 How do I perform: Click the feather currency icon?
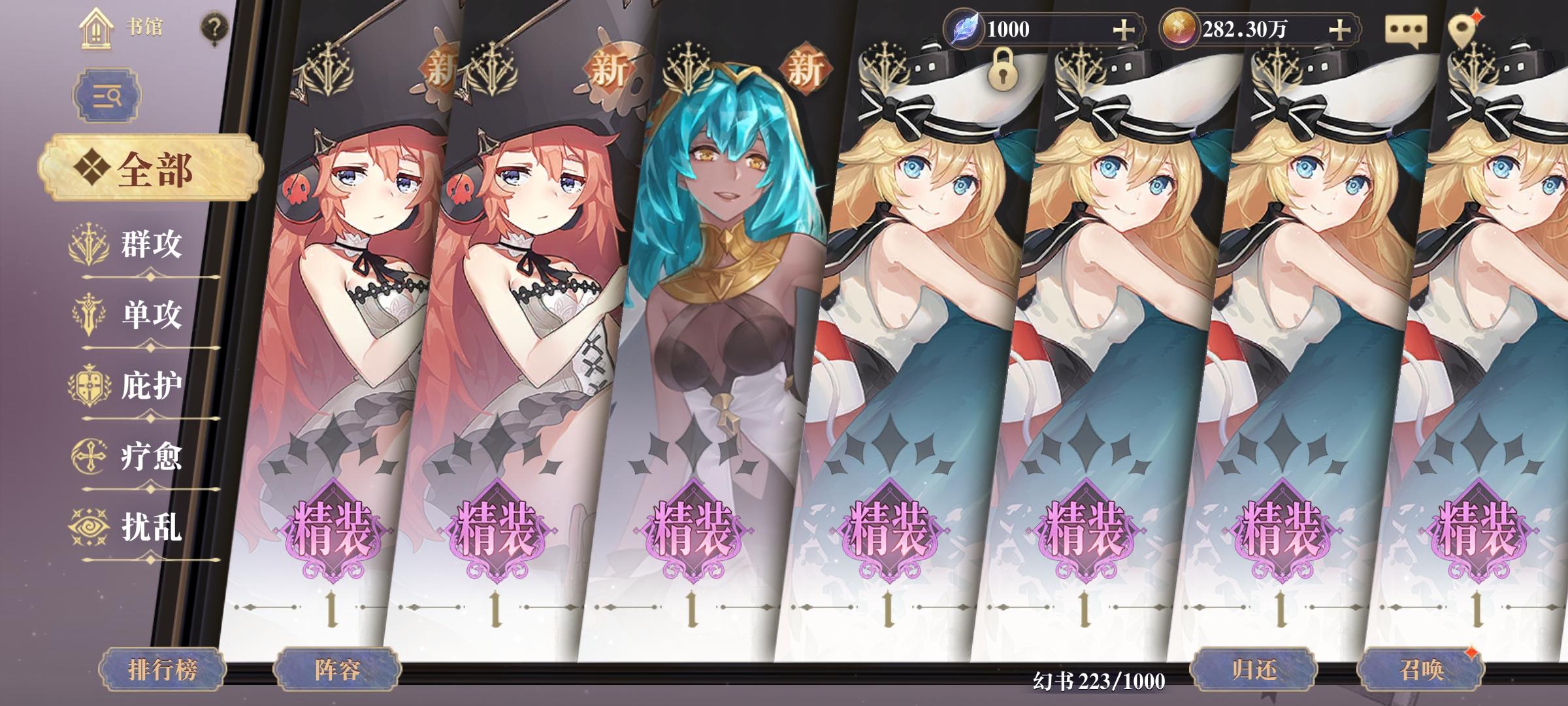click(x=965, y=25)
